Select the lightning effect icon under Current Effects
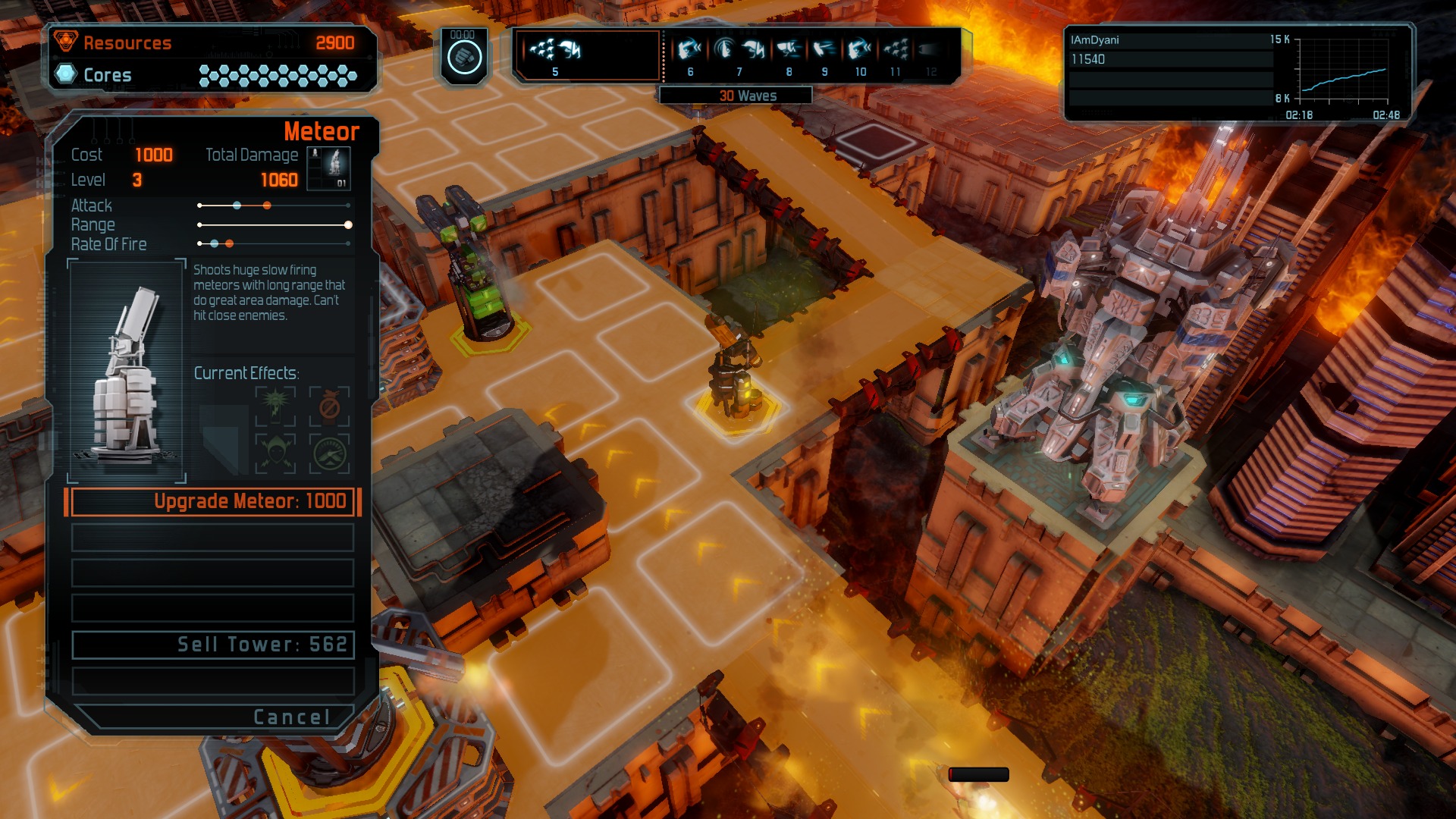This screenshot has height=819, width=1456. [277, 404]
